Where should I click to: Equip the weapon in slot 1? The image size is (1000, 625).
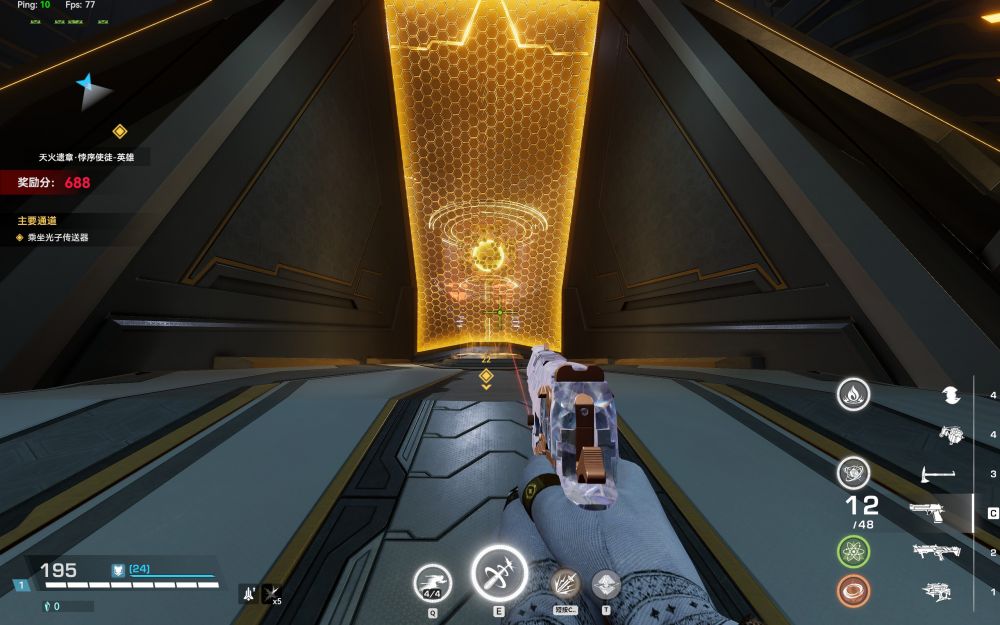click(x=936, y=590)
